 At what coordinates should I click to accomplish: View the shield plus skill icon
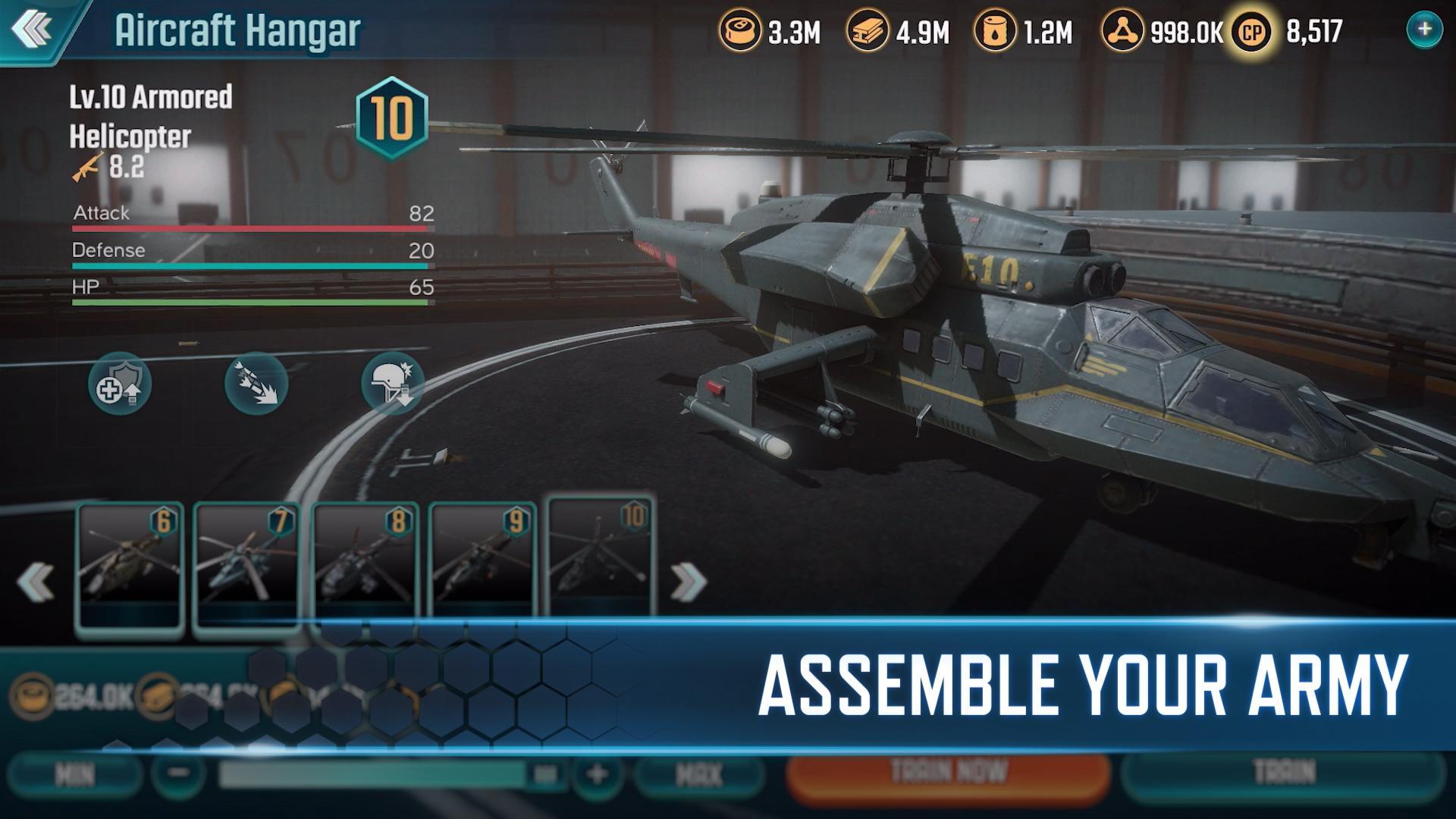pos(119,384)
